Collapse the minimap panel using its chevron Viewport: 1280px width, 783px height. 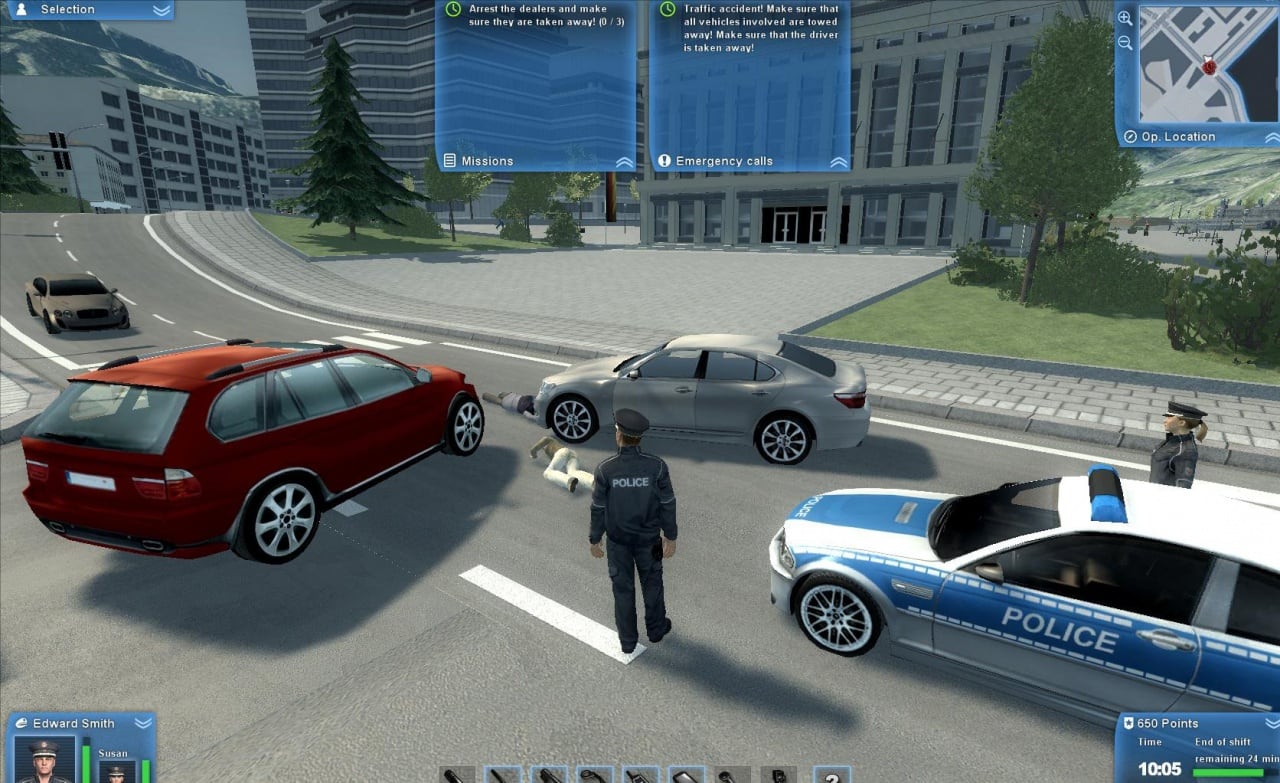(x=1270, y=137)
